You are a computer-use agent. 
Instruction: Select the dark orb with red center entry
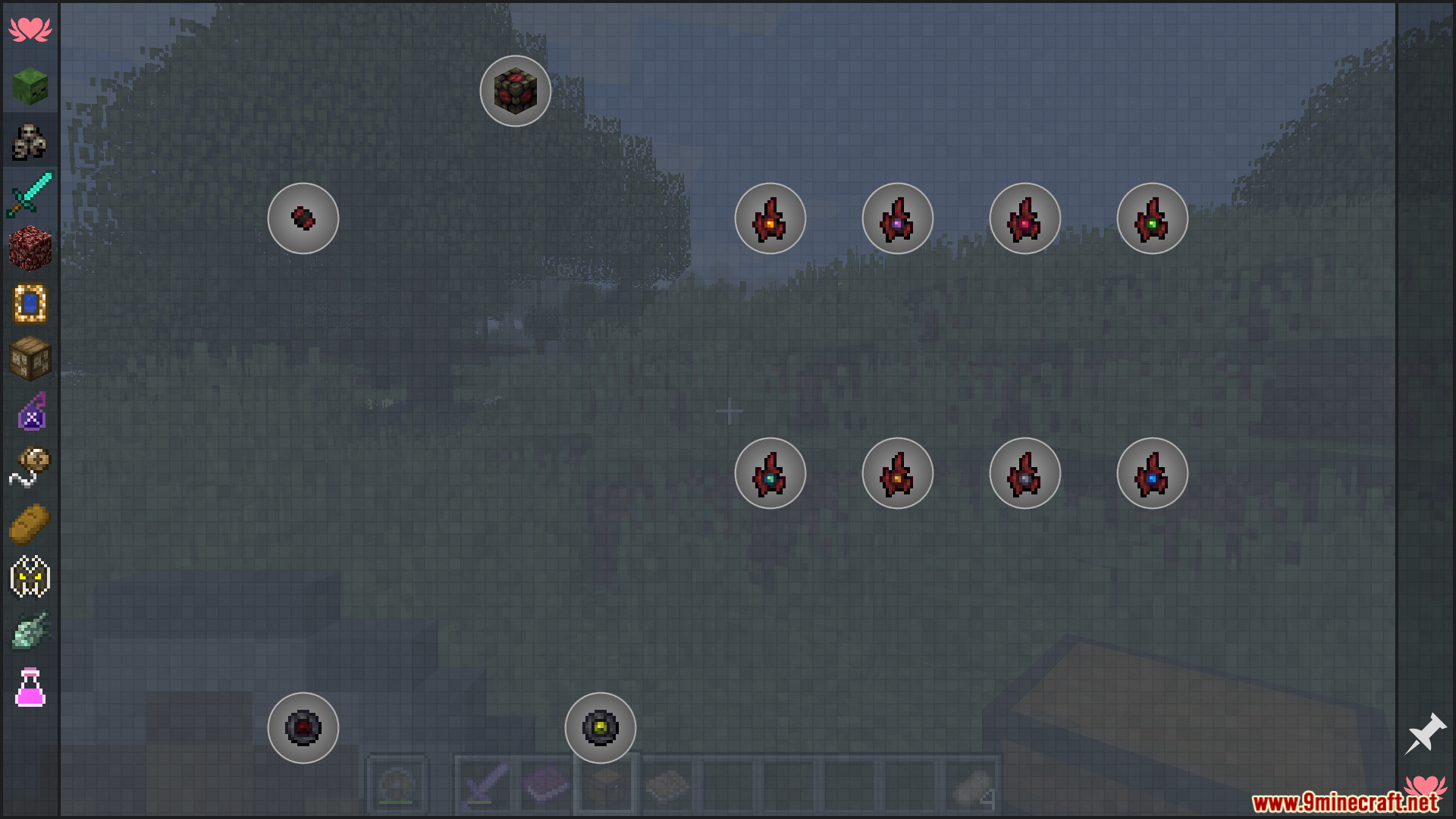[x=303, y=728]
